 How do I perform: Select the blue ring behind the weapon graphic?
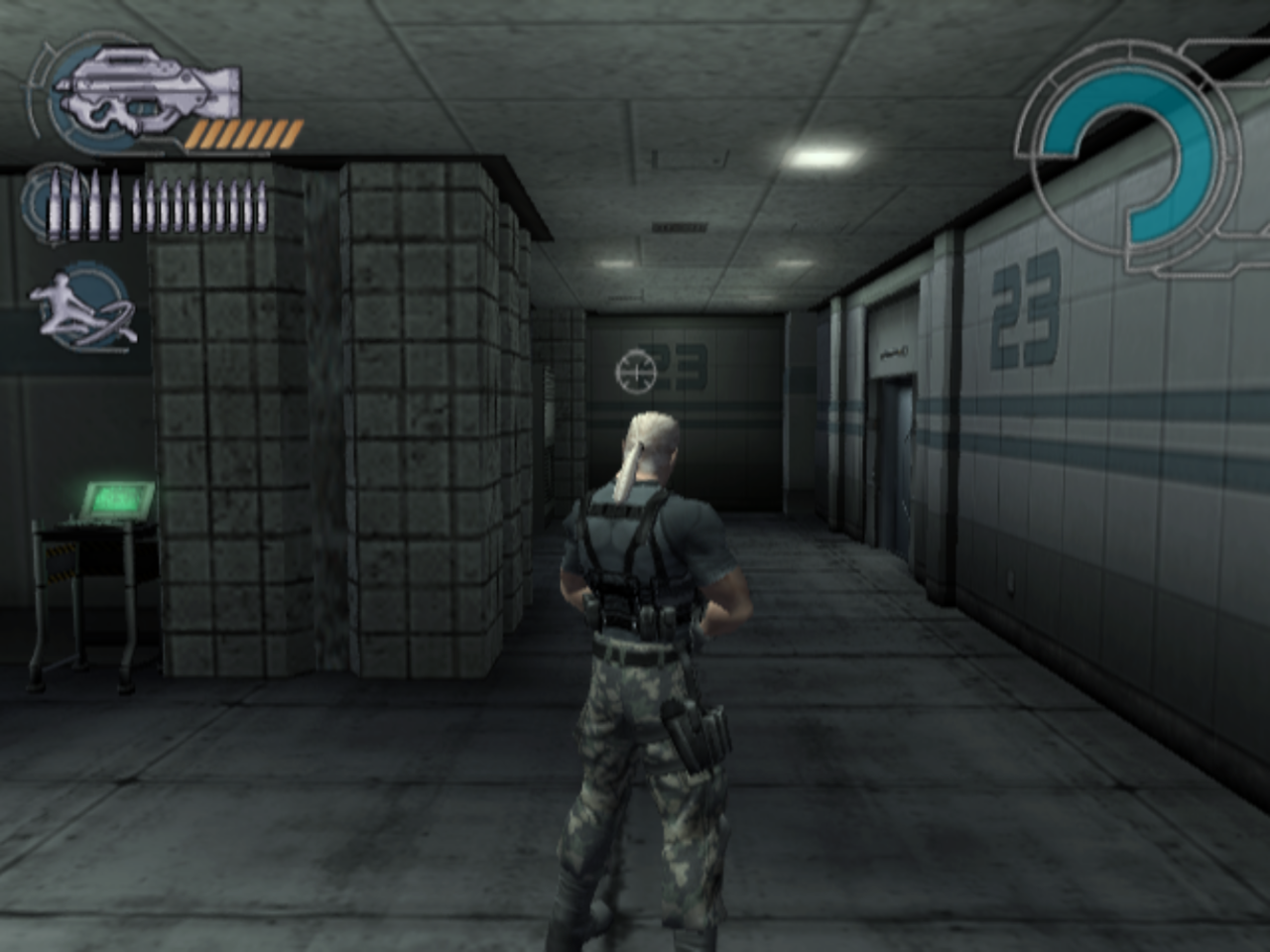pyautogui.click(x=60, y=109)
